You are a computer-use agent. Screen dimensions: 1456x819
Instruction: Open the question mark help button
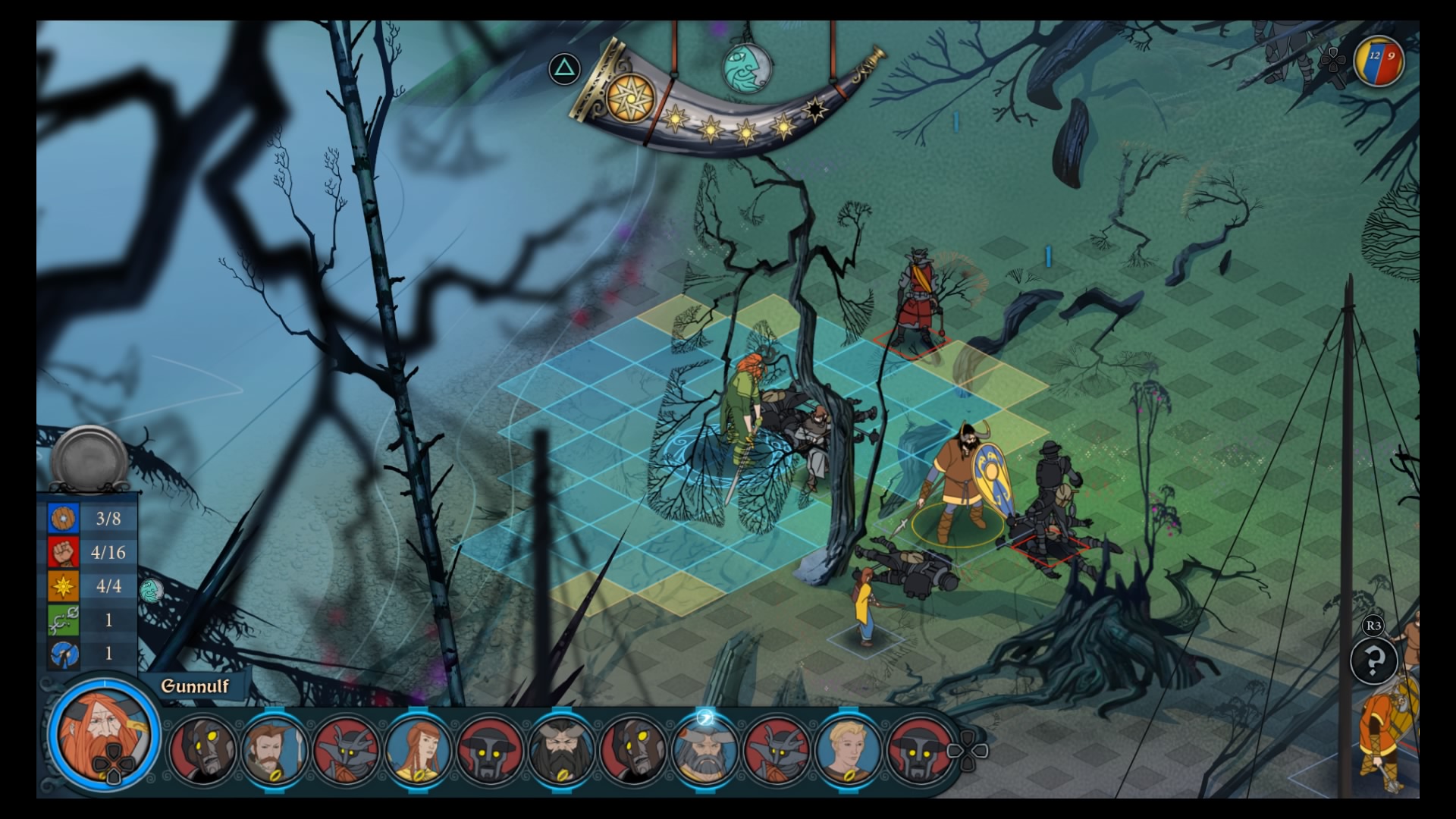[1373, 661]
